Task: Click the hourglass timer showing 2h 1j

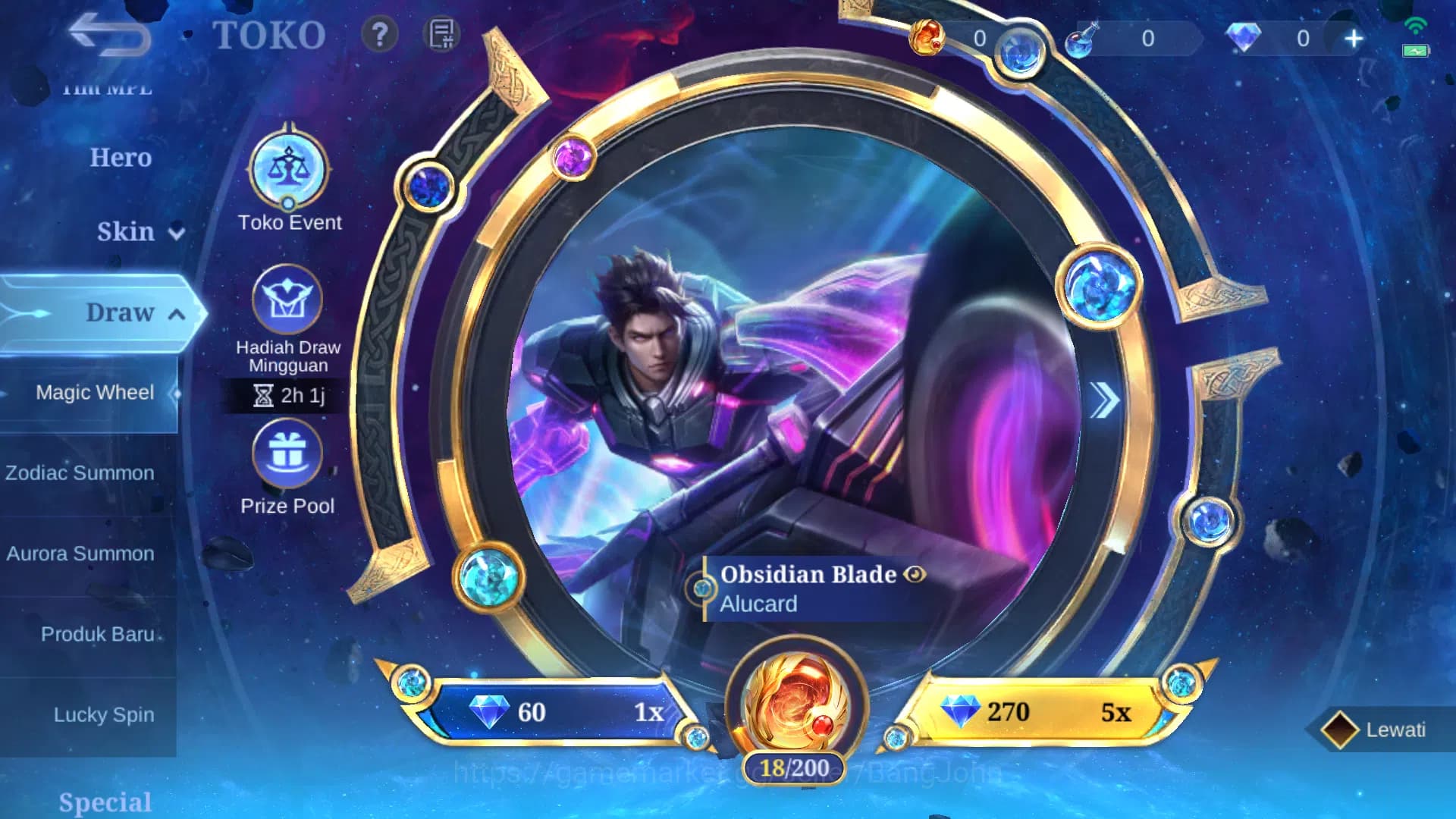Action: [290, 396]
